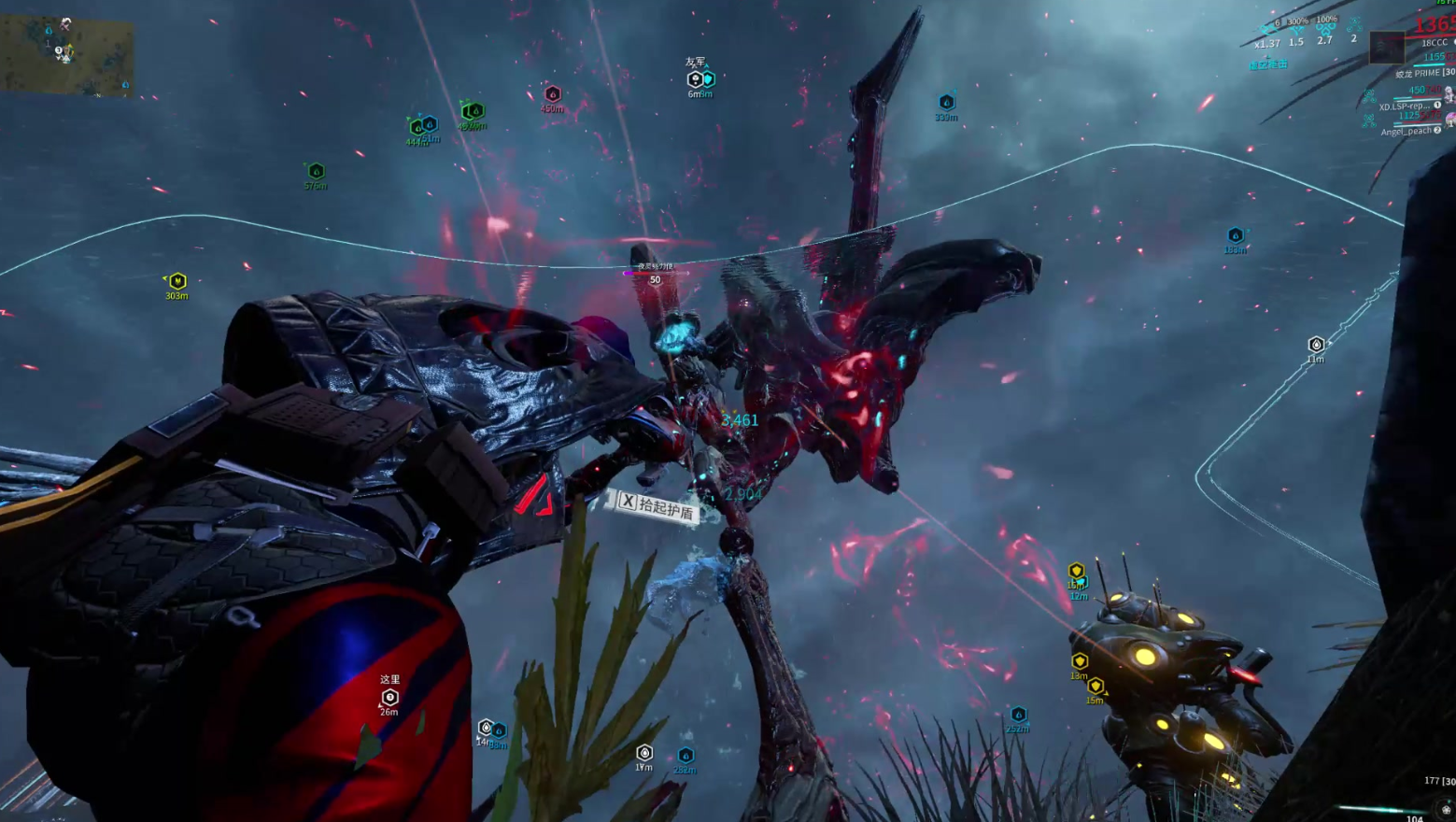
Task: Click the 100% buff icon showing 2.7
Action: coord(1325,29)
